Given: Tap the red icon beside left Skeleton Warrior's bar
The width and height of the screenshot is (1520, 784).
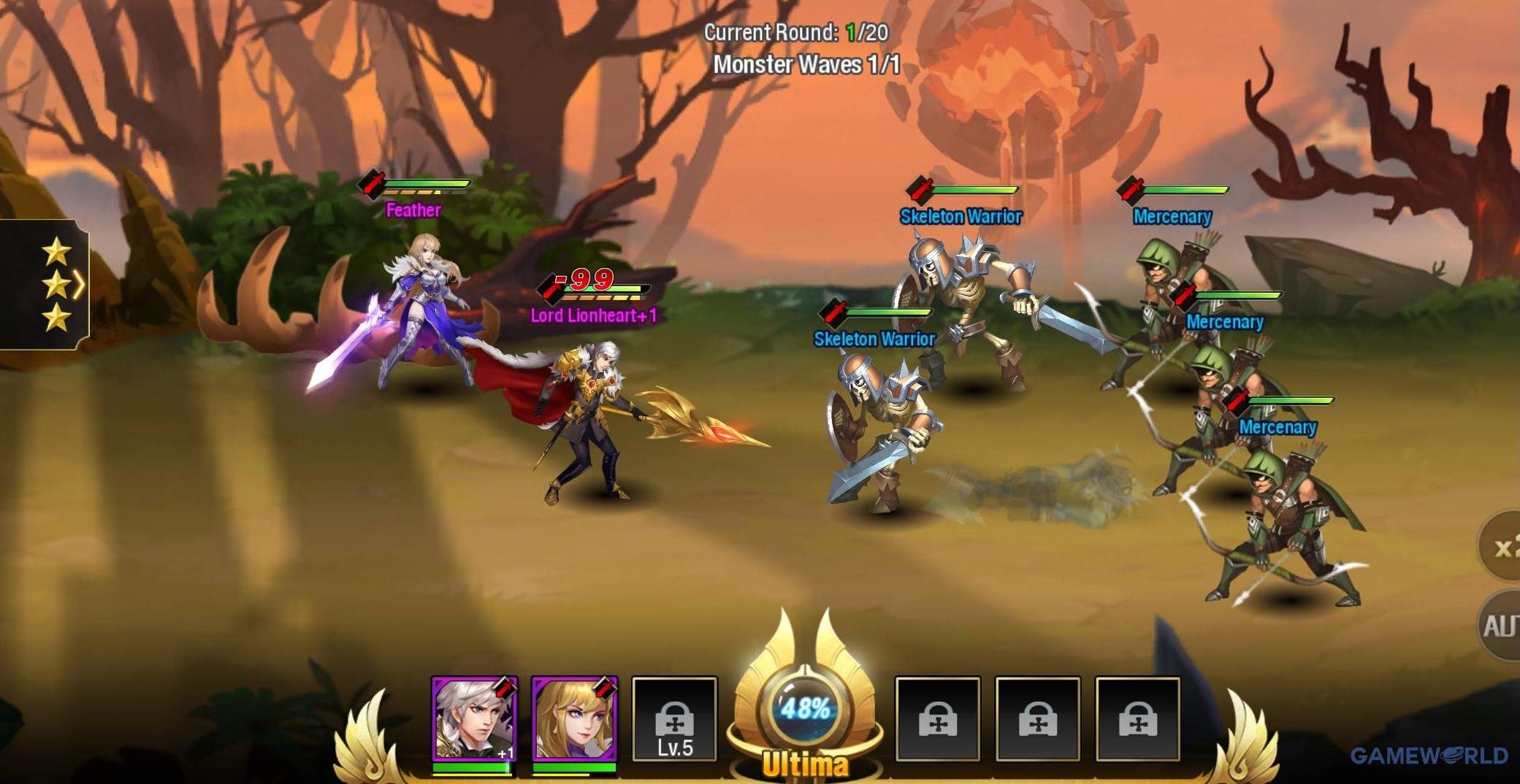Looking at the screenshot, I should pyautogui.click(x=833, y=312).
